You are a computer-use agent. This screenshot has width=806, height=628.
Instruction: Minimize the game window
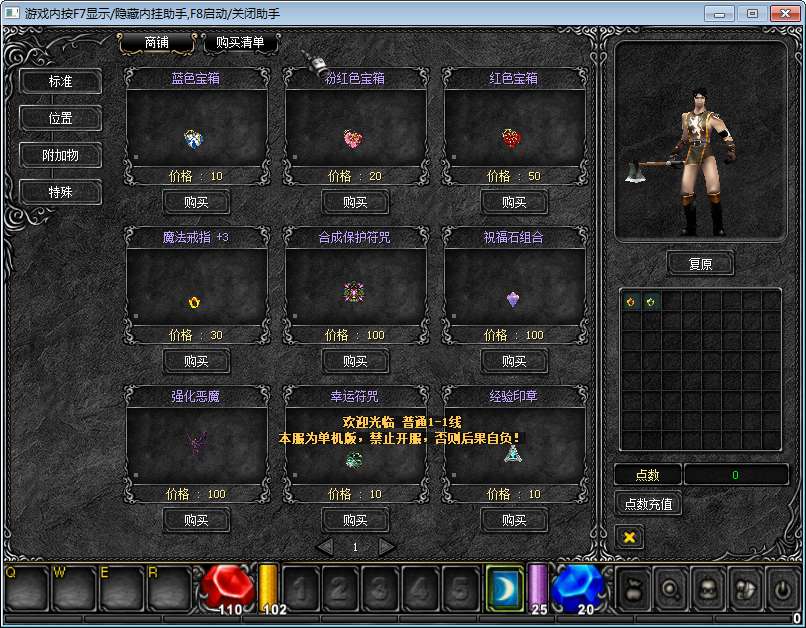[x=719, y=13]
